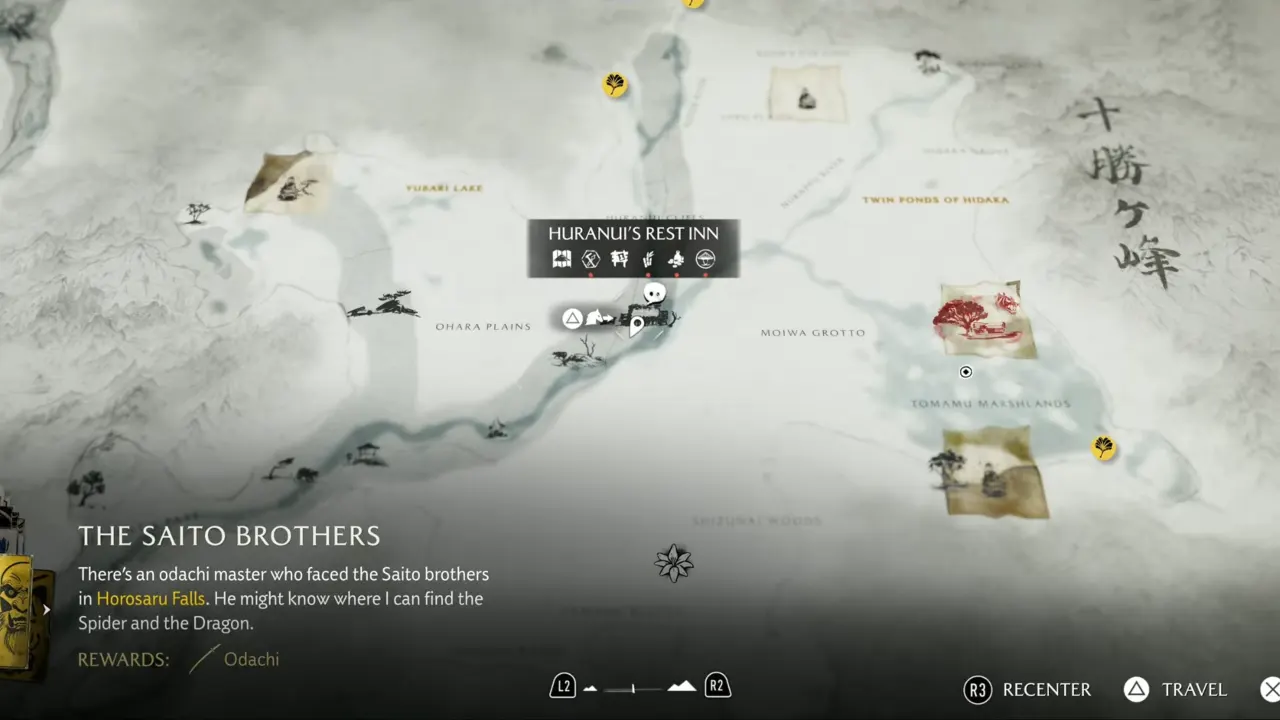Follow the highlighted Horosaru Falls link
Screen dimensions: 1280x720
pos(150,599)
